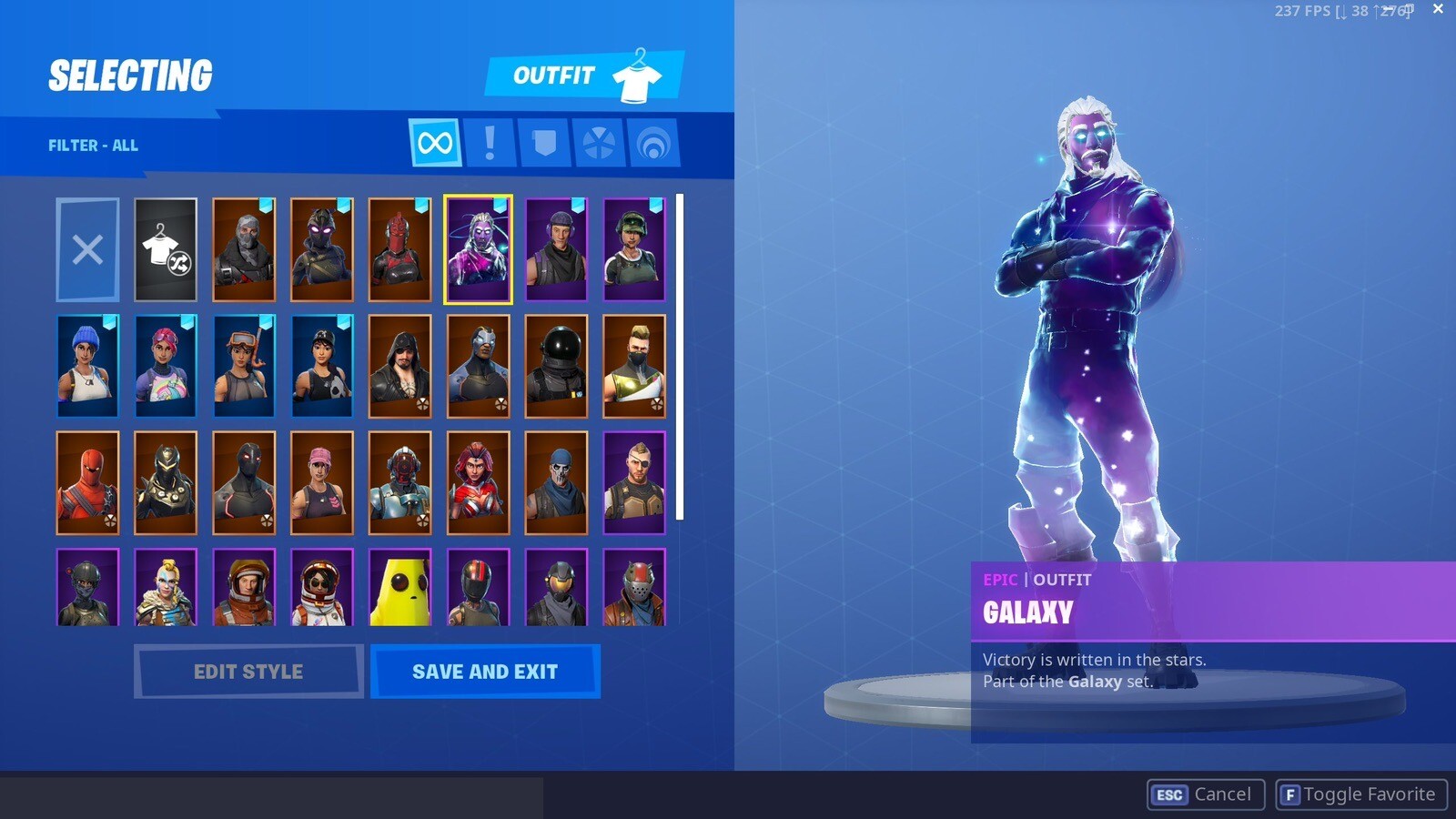Click the banner shield filter icon
The image size is (1456, 819).
click(x=544, y=144)
